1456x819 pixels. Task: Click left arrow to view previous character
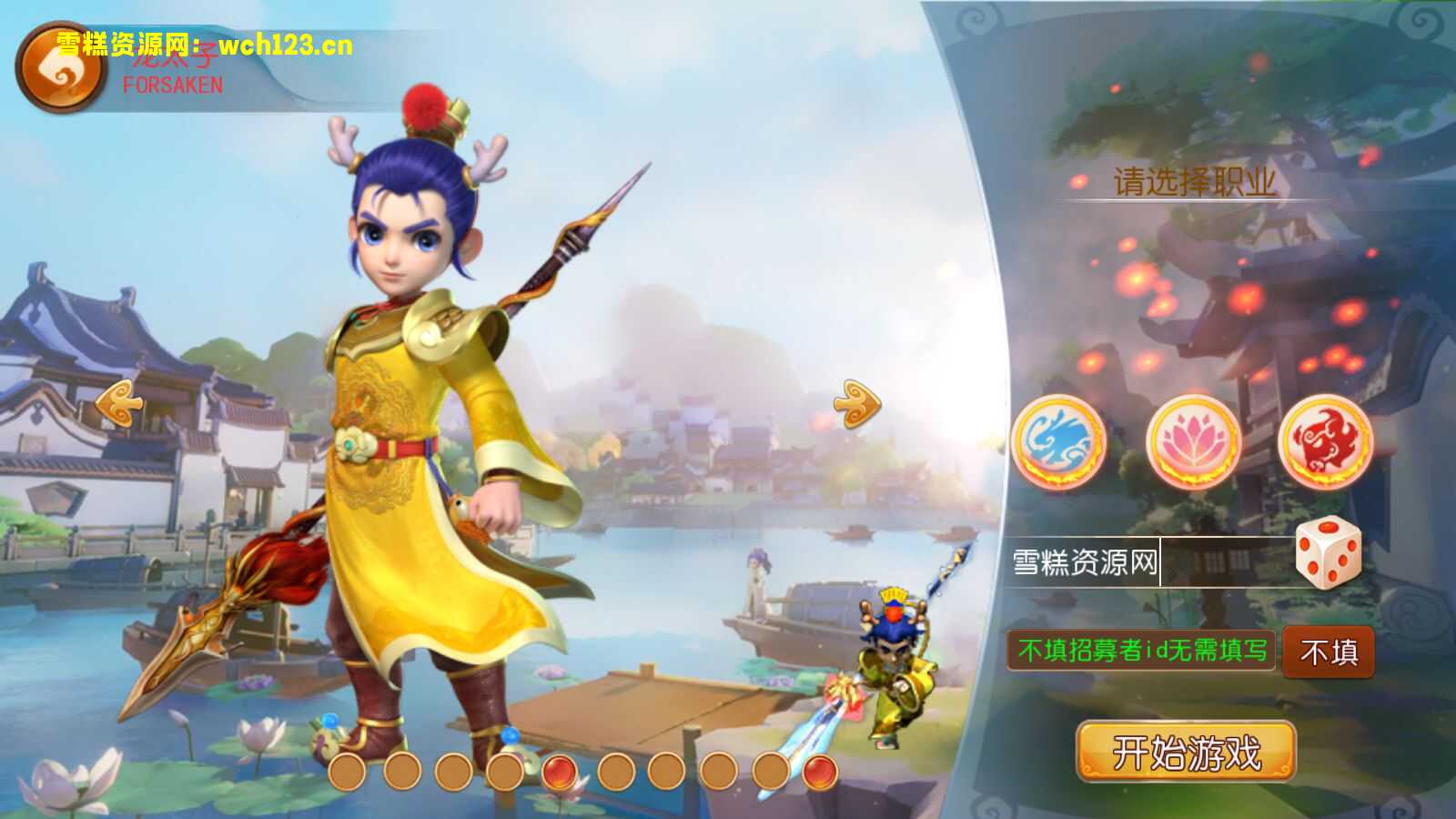tap(121, 403)
